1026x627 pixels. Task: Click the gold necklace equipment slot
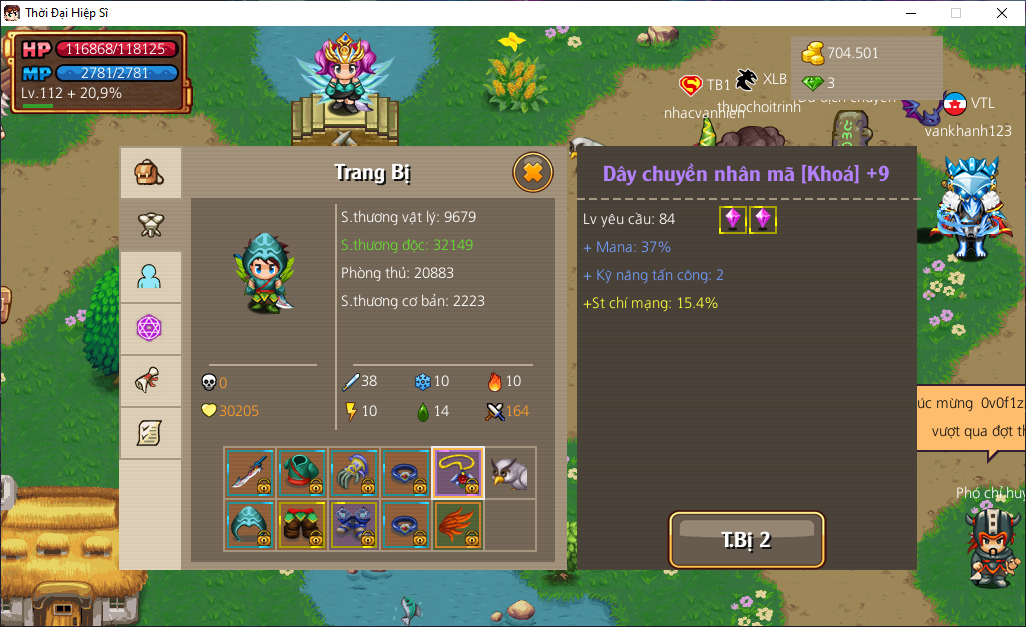[458, 473]
